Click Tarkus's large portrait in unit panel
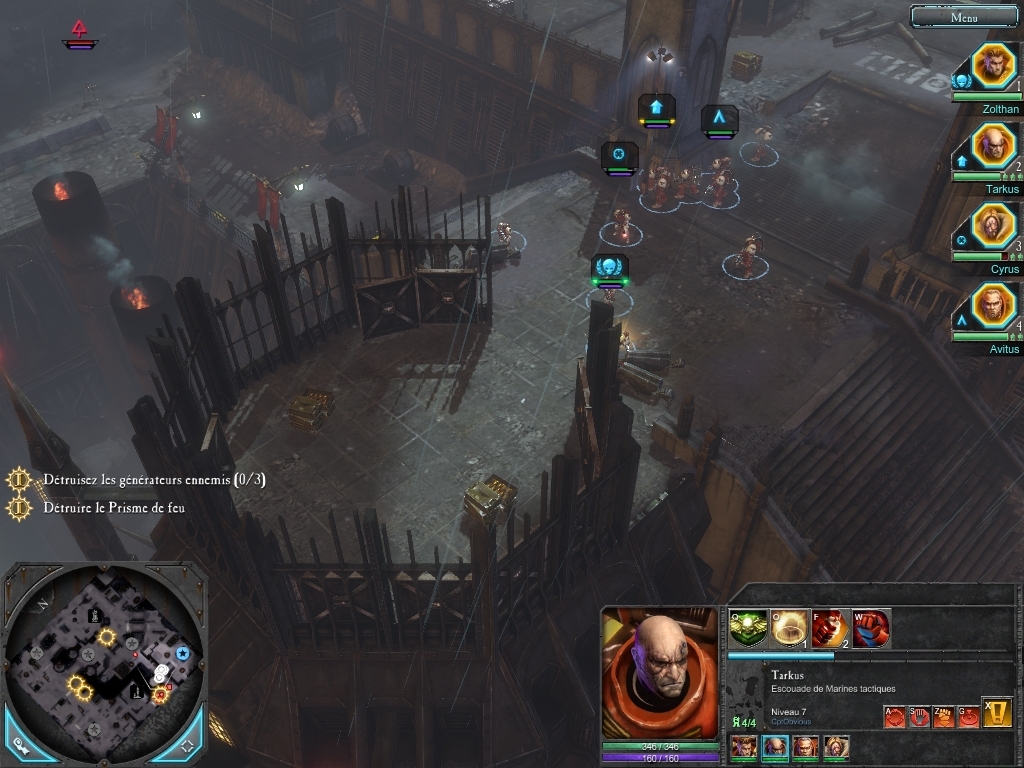Viewport: 1024px width, 768px height. (x=660, y=674)
